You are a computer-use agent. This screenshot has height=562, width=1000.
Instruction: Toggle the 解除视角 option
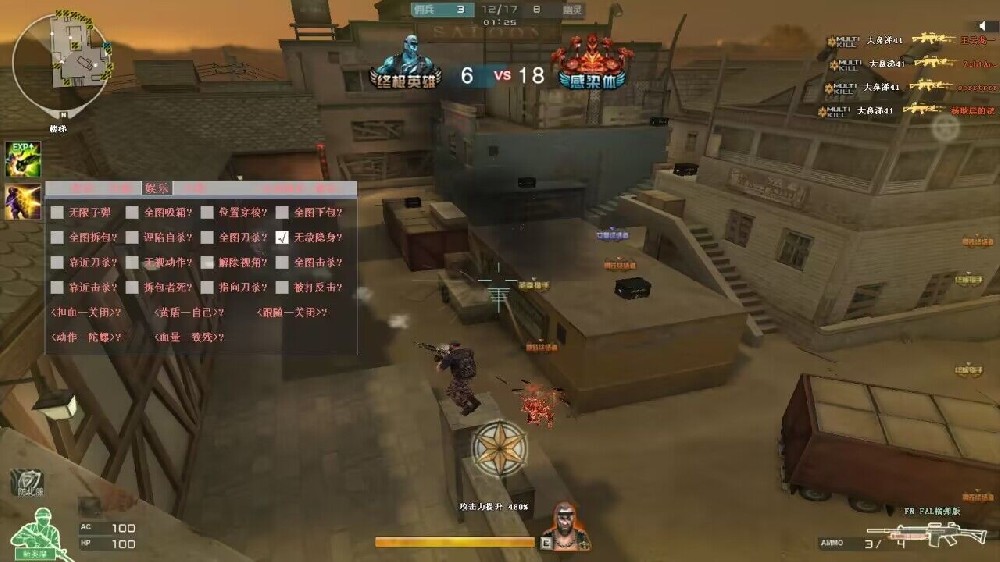[207, 263]
